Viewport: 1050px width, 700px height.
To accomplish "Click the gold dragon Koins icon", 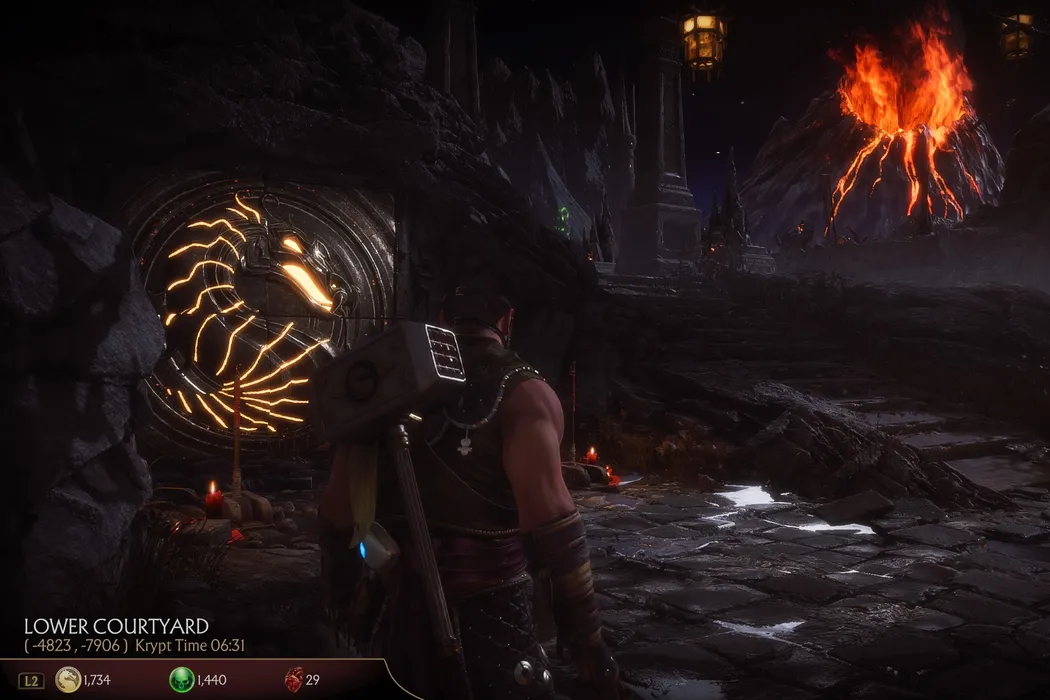I will tap(68, 680).
